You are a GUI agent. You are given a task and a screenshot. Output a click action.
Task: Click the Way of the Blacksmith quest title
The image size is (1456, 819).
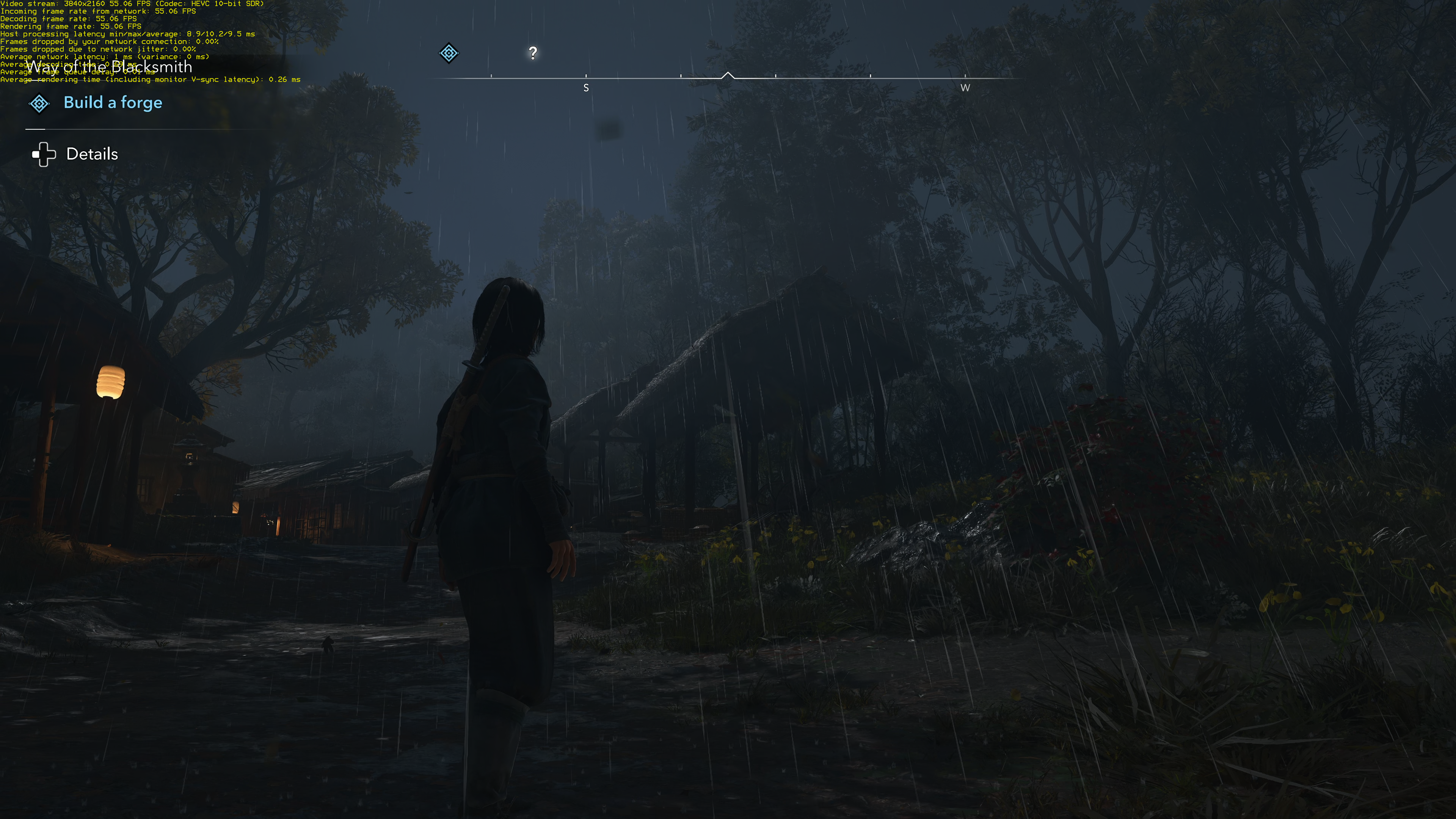tap(108, 67)
